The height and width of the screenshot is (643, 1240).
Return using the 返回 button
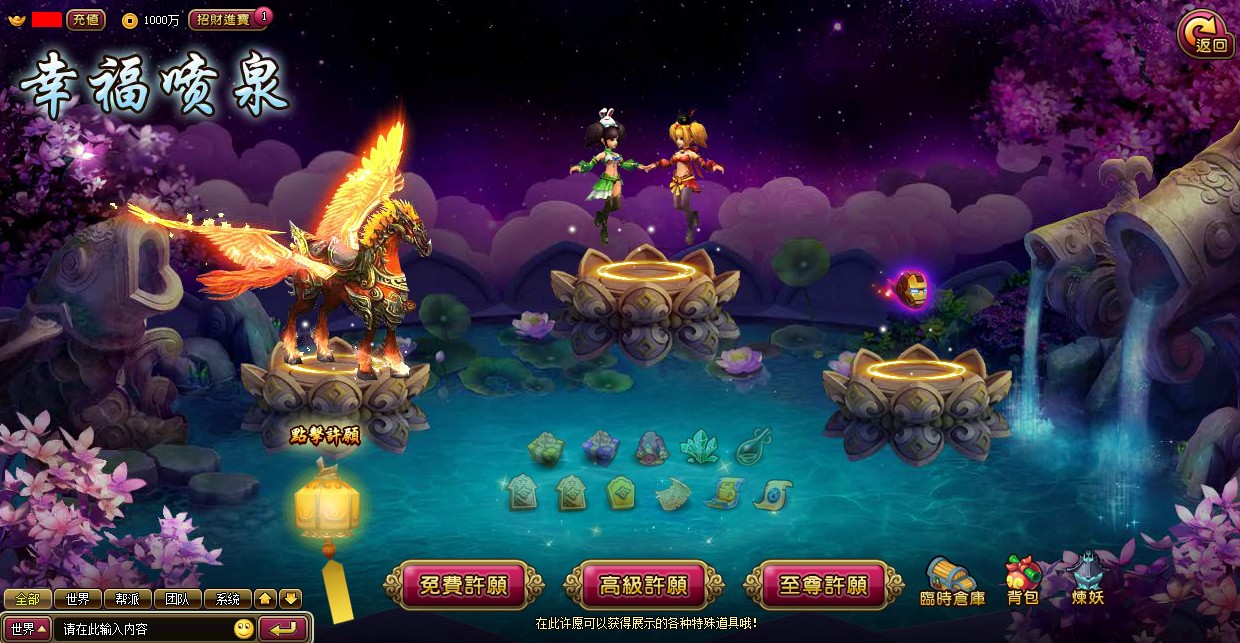(x=1206, y=34)
